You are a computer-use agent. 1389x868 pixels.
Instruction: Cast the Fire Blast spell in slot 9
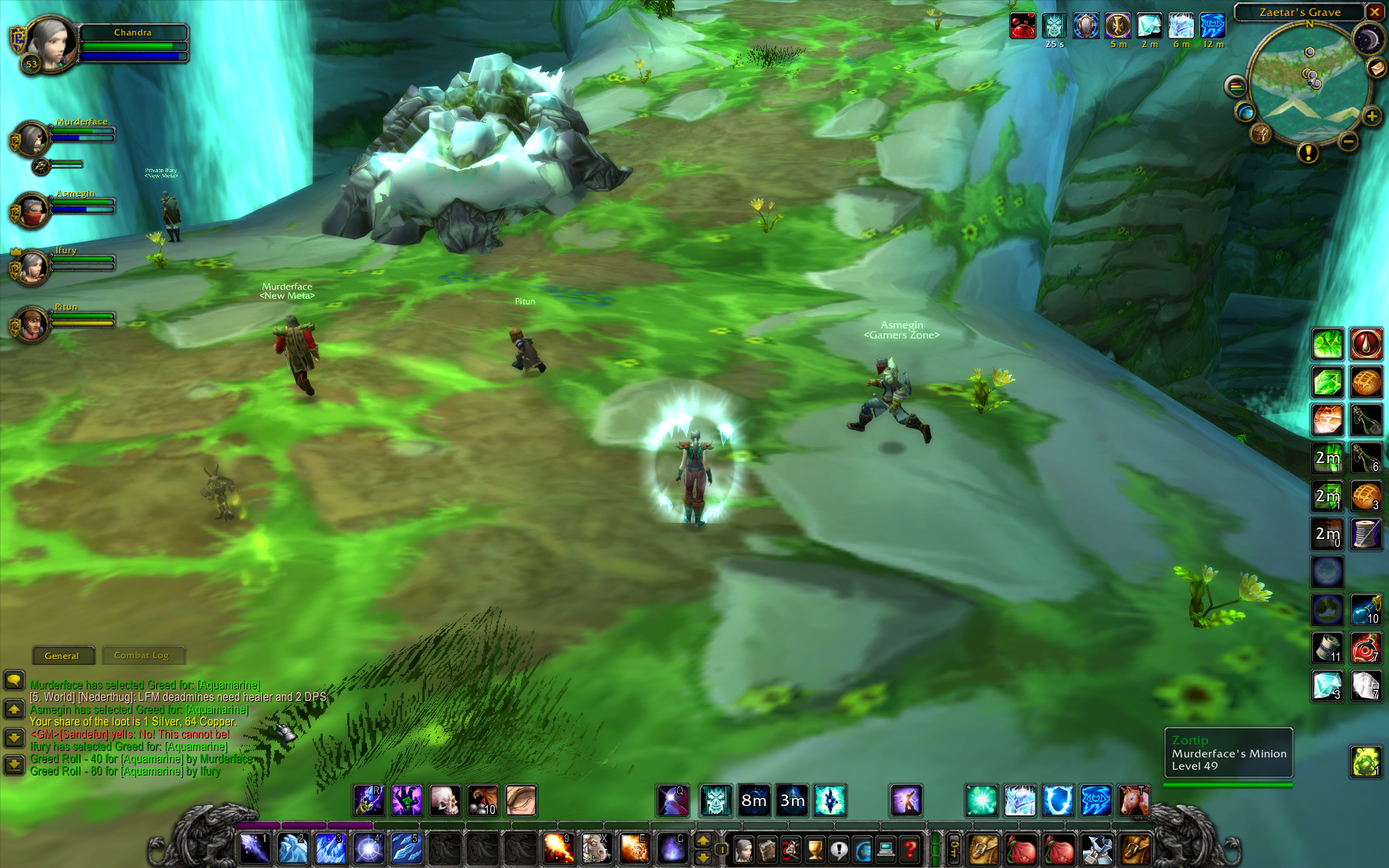tap(558, 848)
